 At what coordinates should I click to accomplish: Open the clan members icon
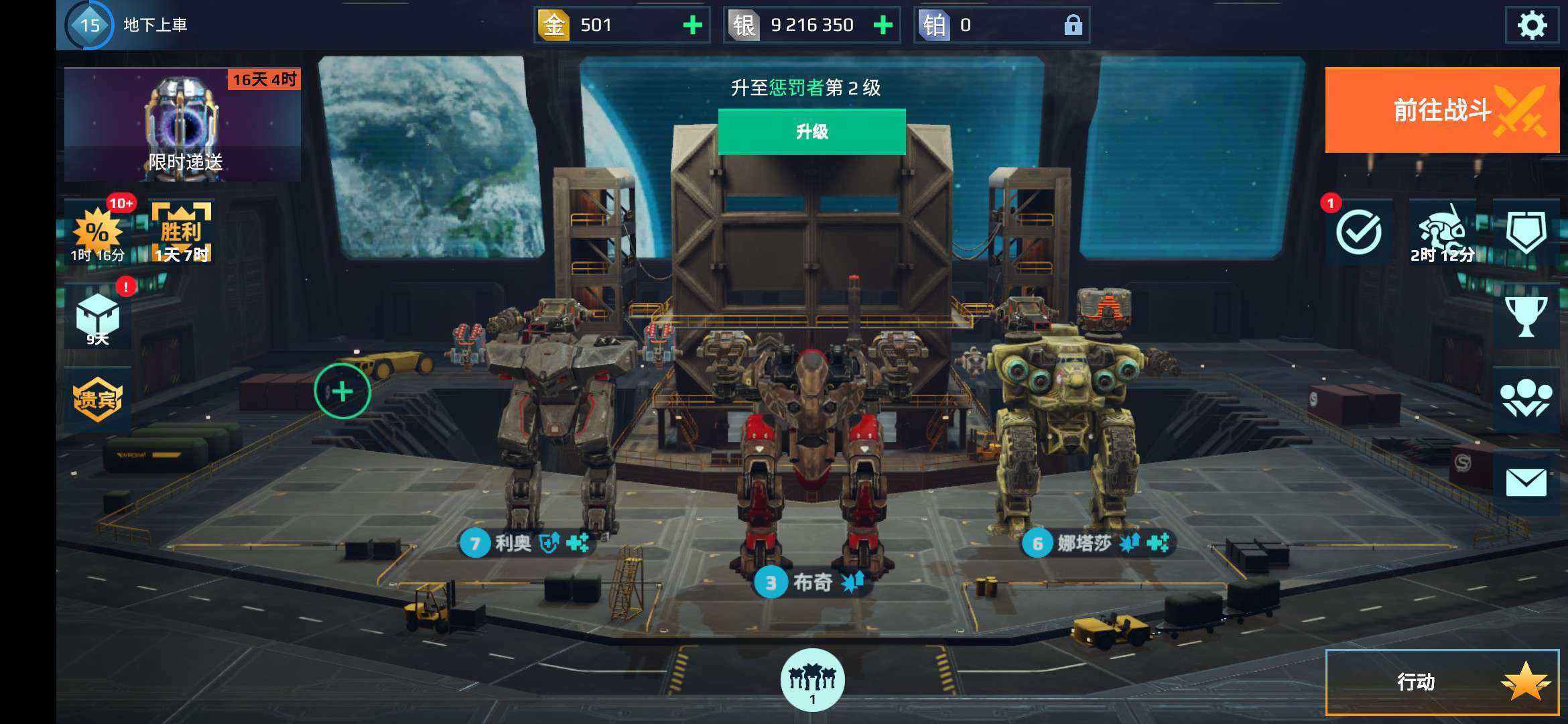point(1526,400)
